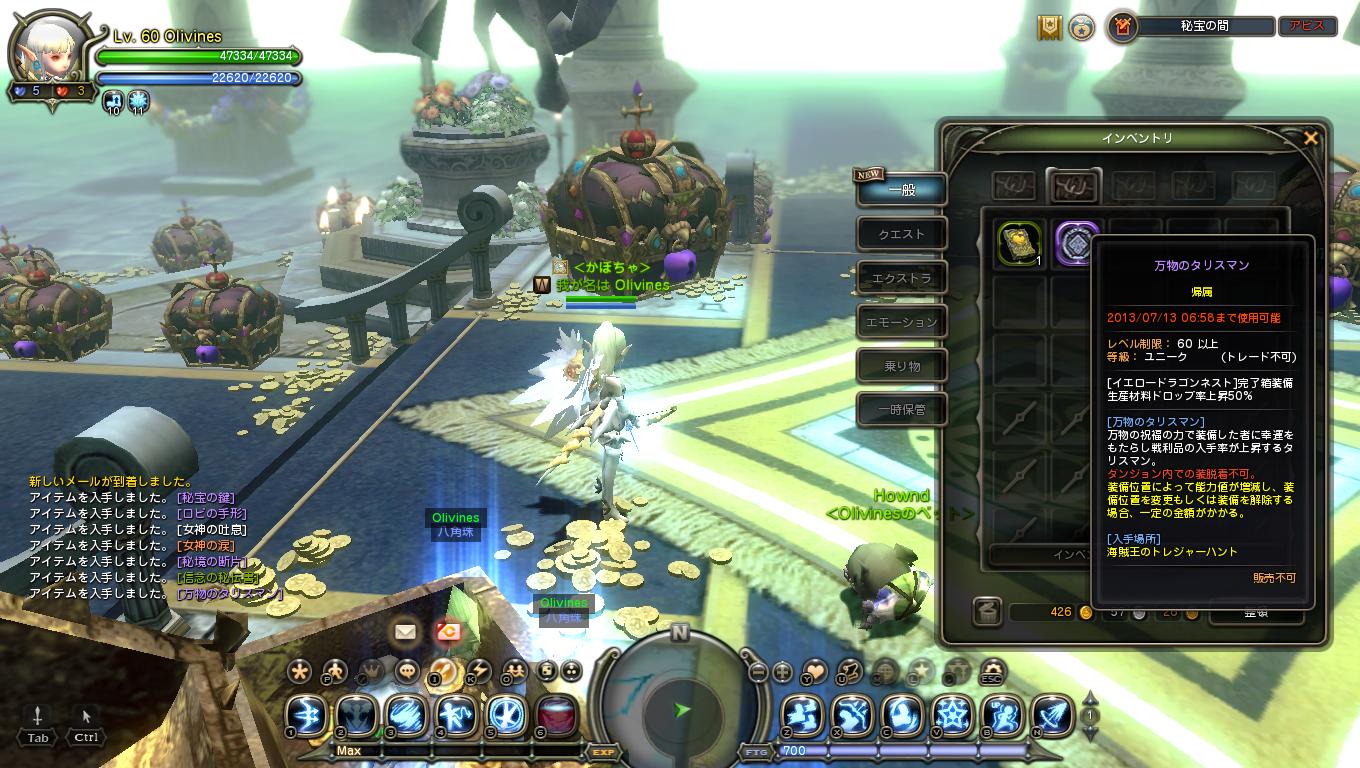This screenshot has width=1360, height=768.
Task: Switch to the 一般 inventory tab
Action: (x=901, y=190)
